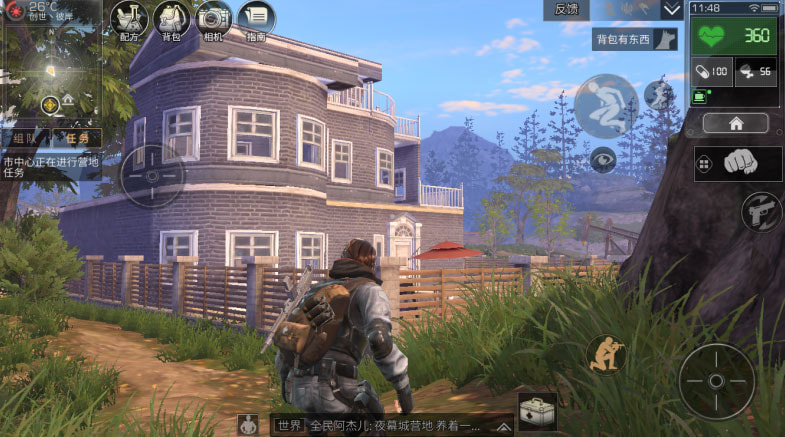The image size is (785, 437).
Task: Open the 指南 guide book
Action: (257, 19)
